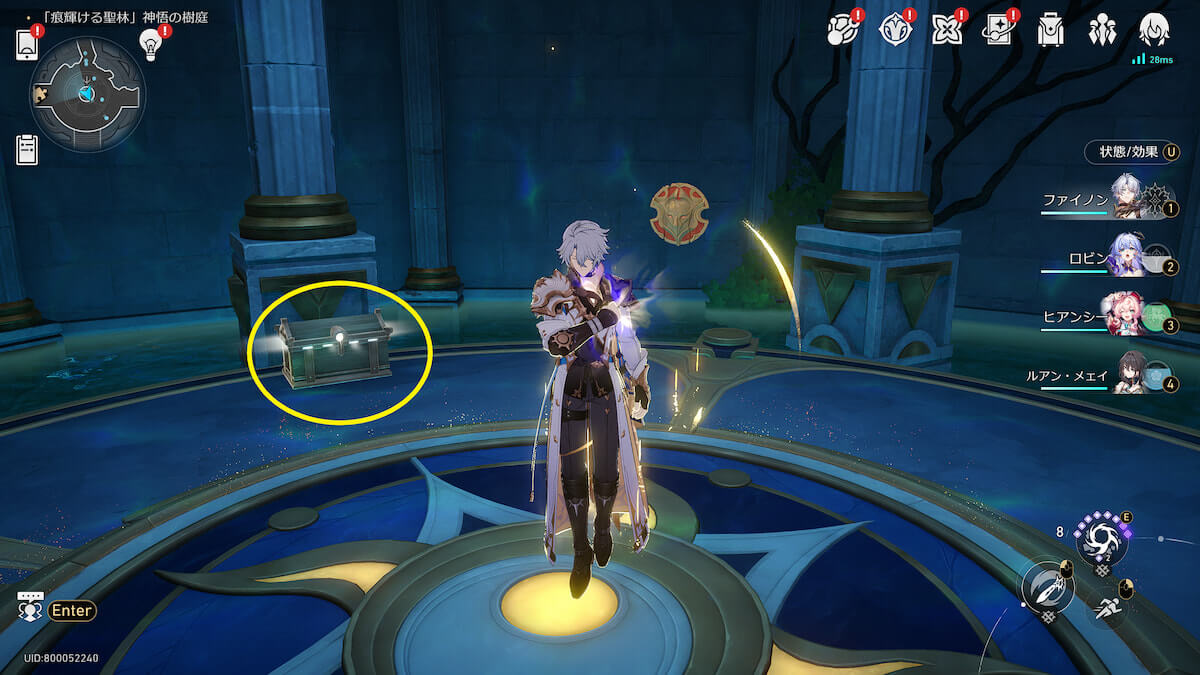Viewport: 1200px width, 675px height.
Task: Open the clipboard mission log icon
Action: pos(27,149)
